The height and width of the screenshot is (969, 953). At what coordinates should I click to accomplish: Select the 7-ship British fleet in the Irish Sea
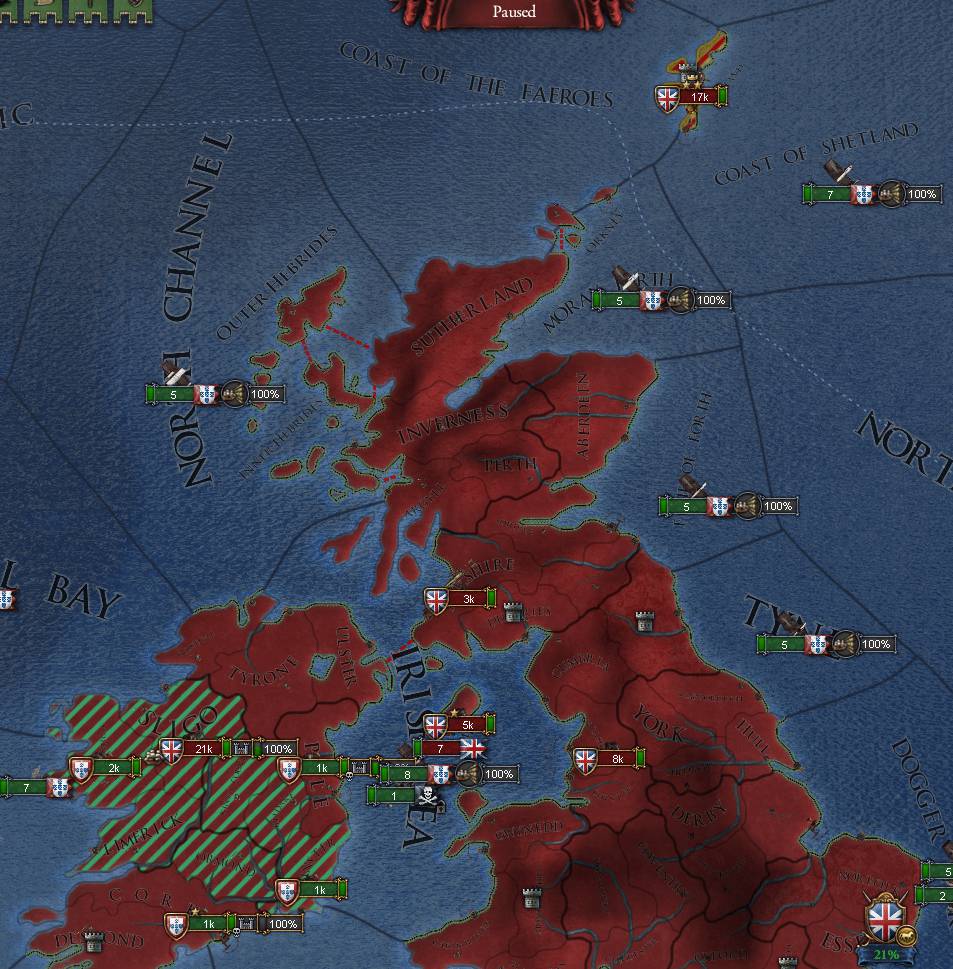441,748
